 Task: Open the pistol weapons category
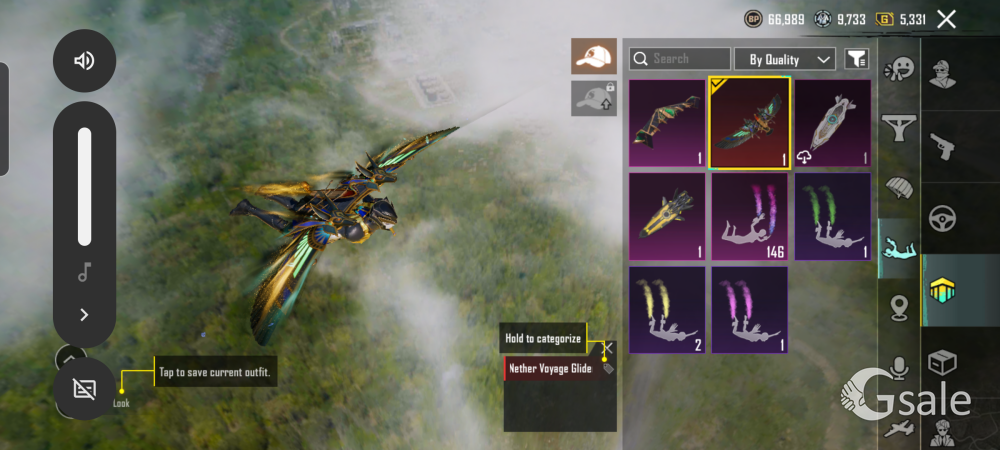(941, 147)
